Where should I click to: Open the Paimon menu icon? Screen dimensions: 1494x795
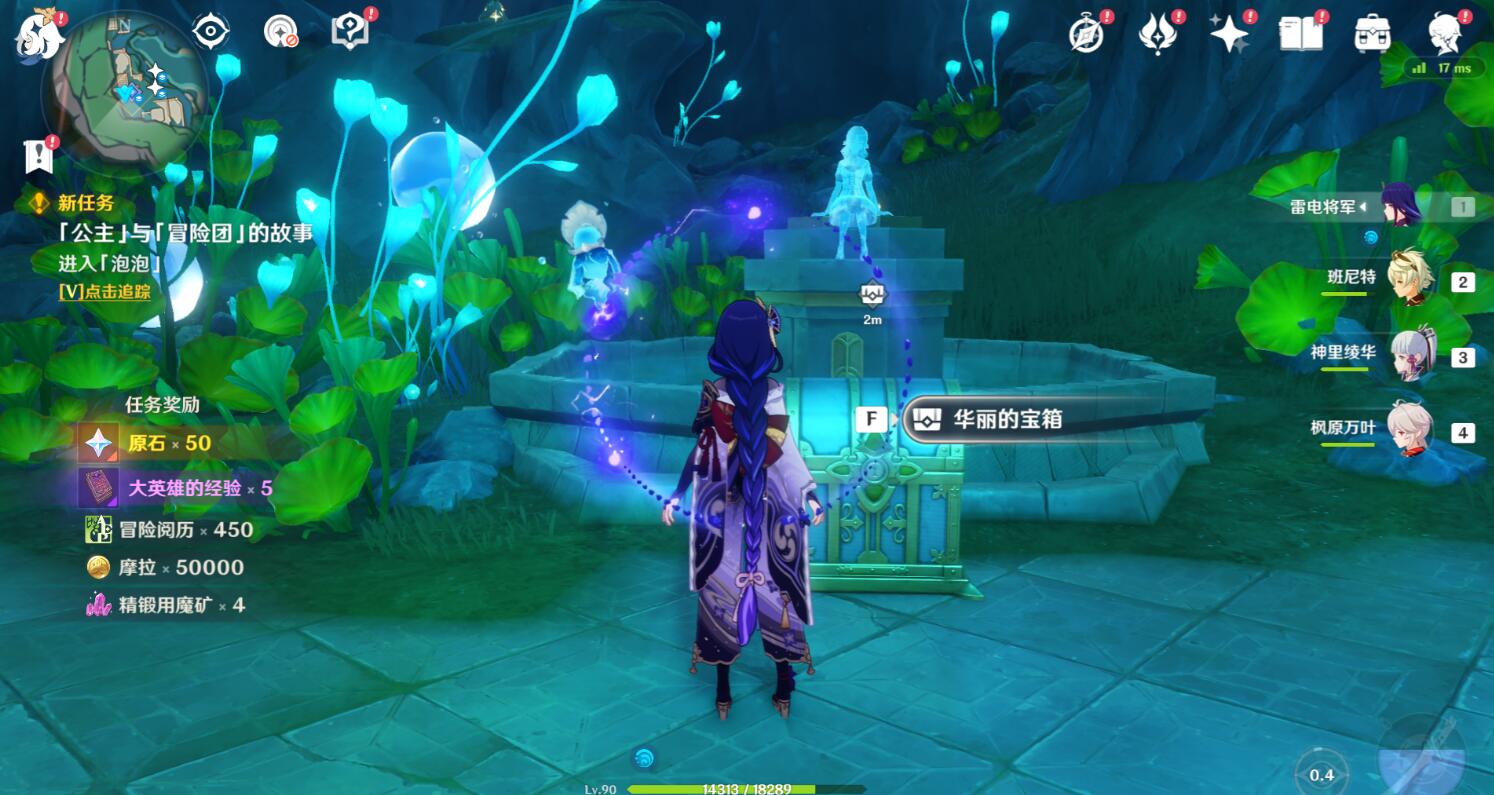pyautogui.click(x=39, y=33)
